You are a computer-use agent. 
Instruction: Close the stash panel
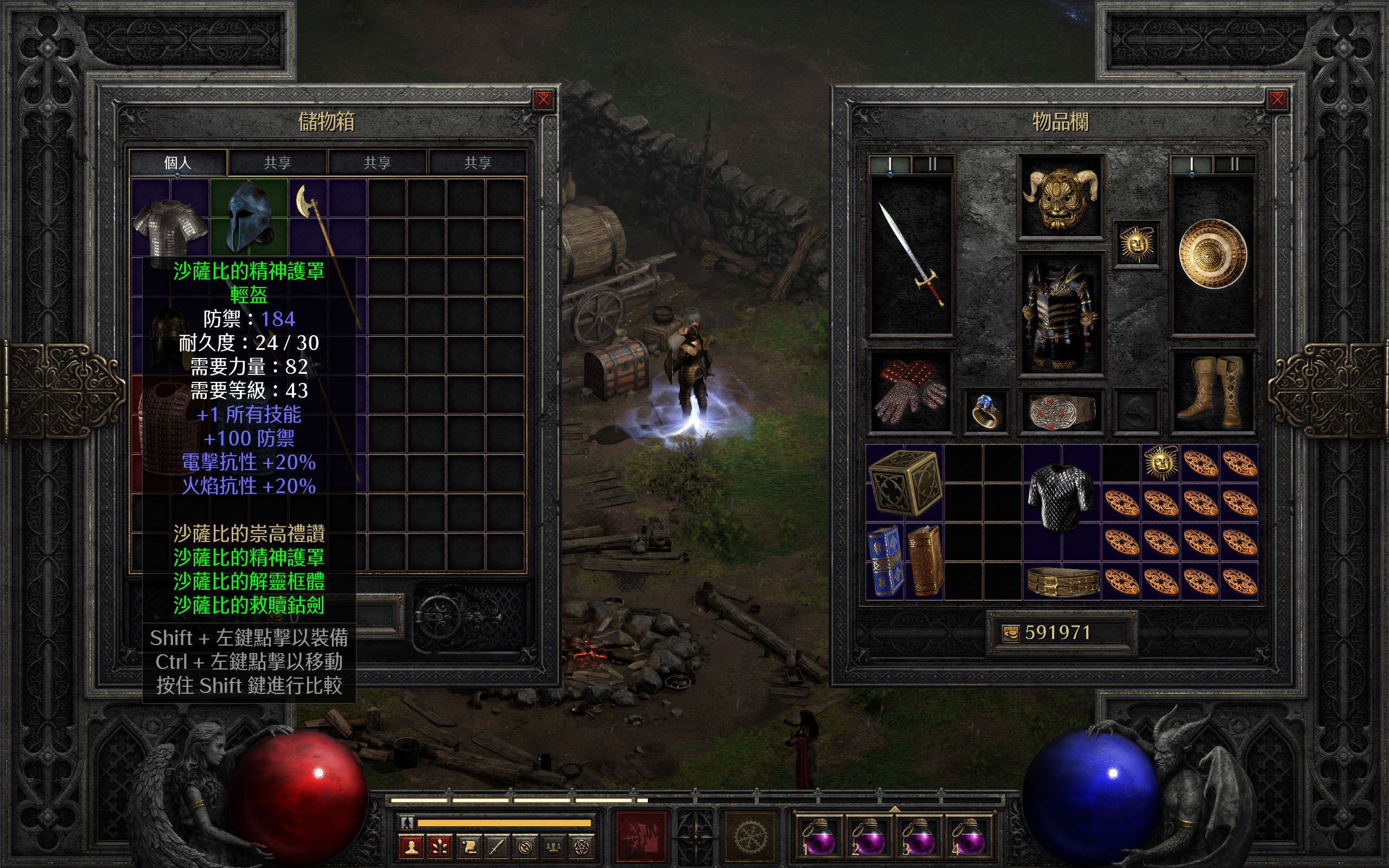tap(543, 100)
